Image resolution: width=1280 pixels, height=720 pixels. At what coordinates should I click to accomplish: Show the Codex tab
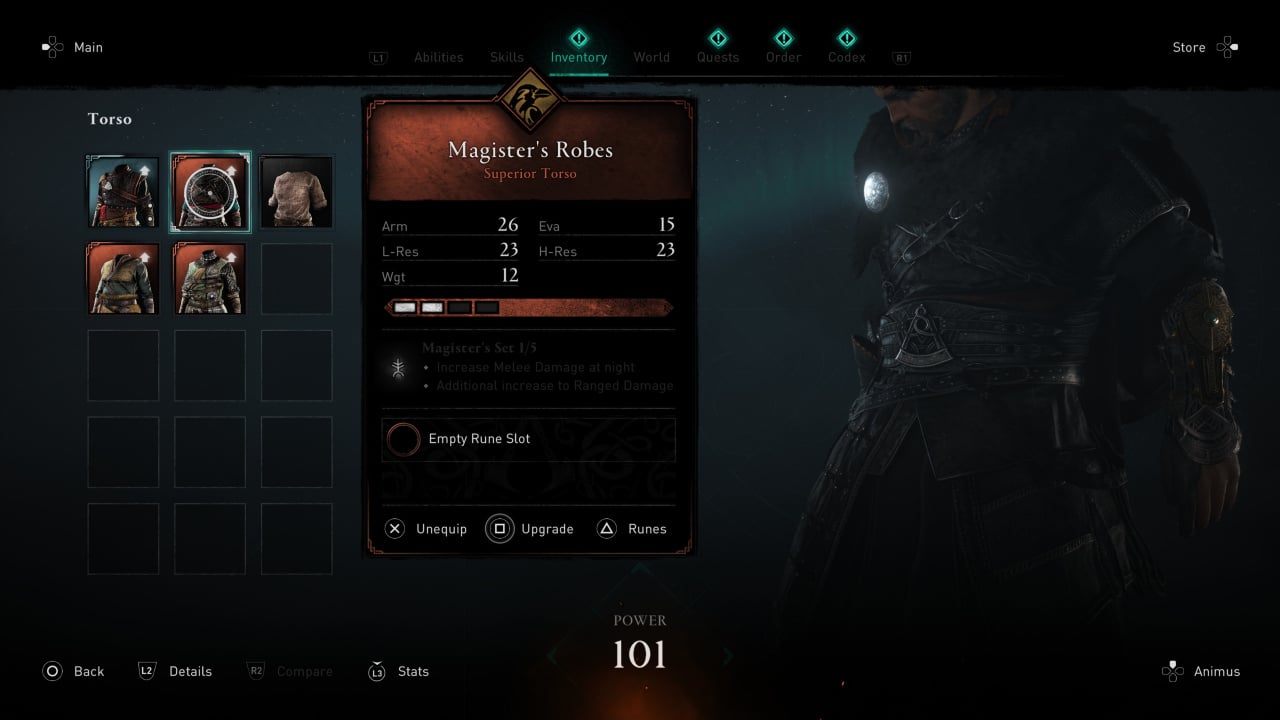point(846,57)
